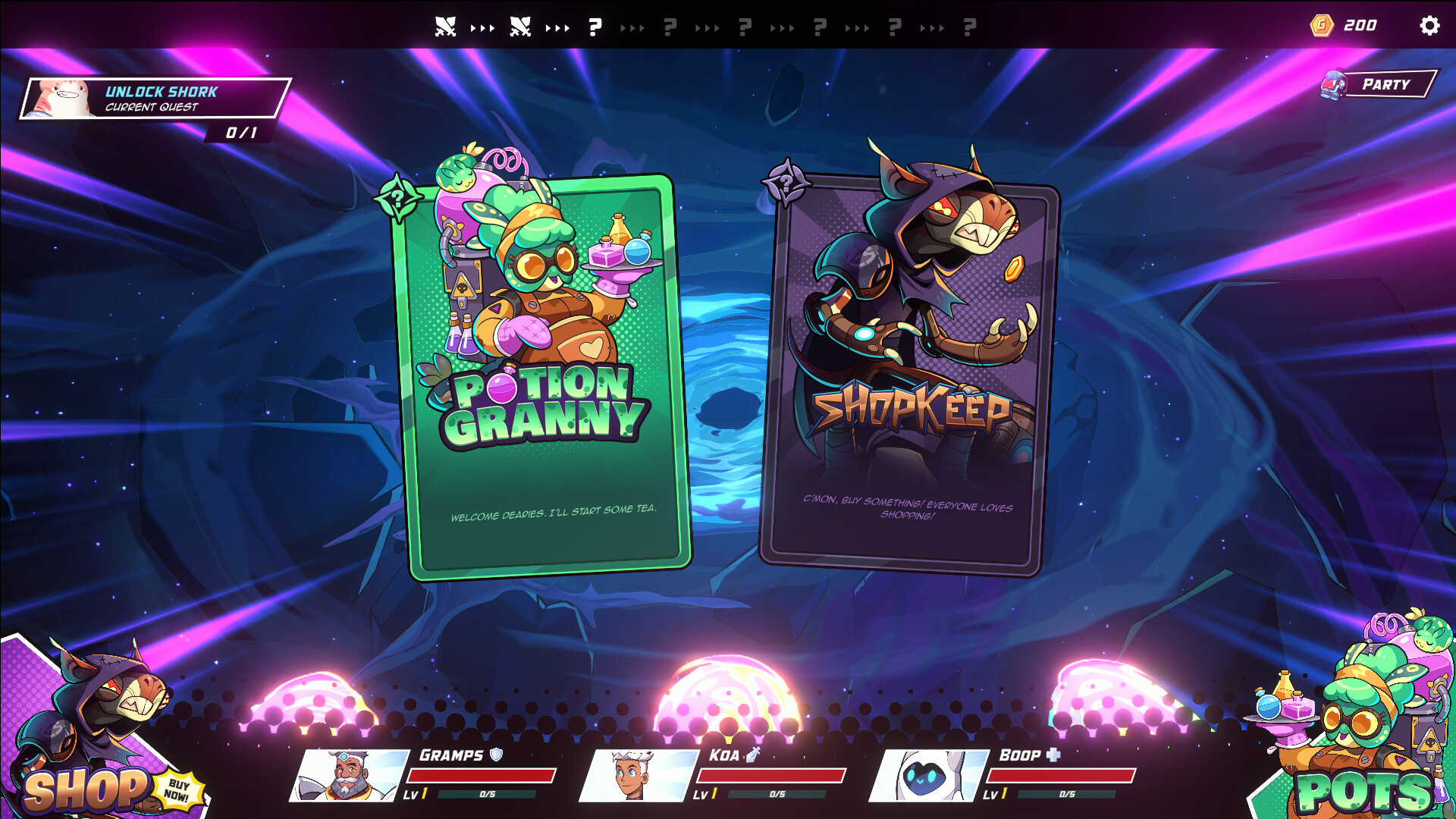This screenshot has height=819, width=1456.
Task: Select the first crossed swords battle node
Action: (447, 25)
